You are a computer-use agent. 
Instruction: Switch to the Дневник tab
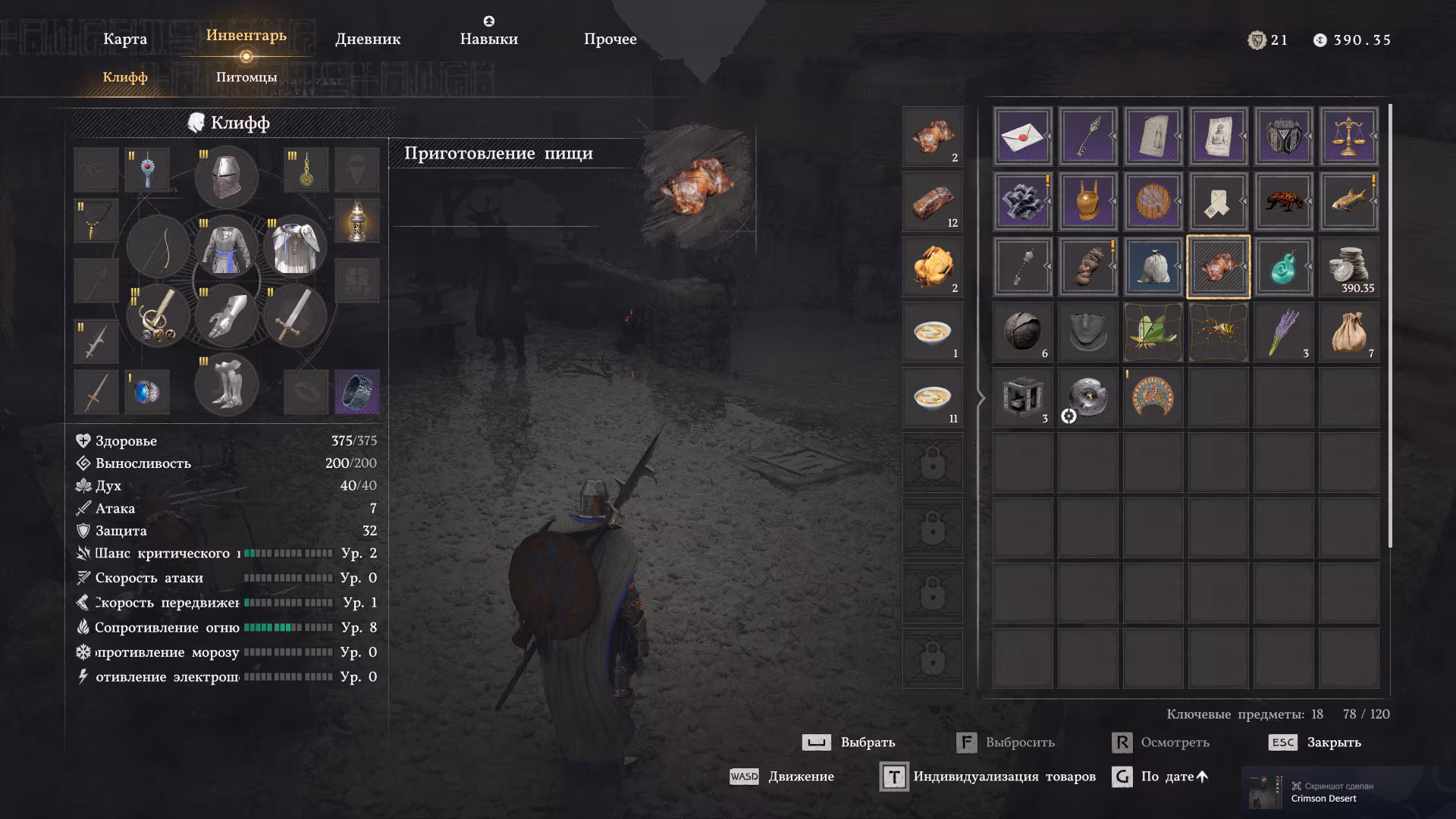coord(368,39)
